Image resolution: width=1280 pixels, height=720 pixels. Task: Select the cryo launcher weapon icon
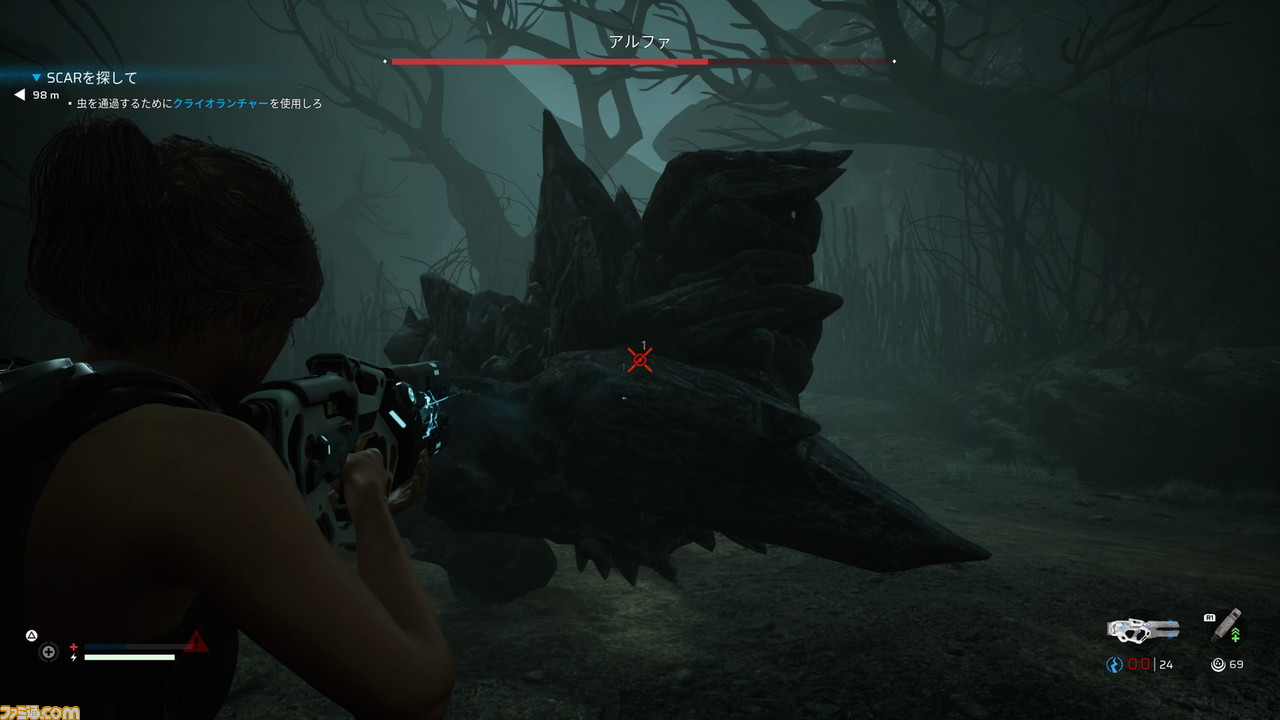click(x=1143, y=629)
